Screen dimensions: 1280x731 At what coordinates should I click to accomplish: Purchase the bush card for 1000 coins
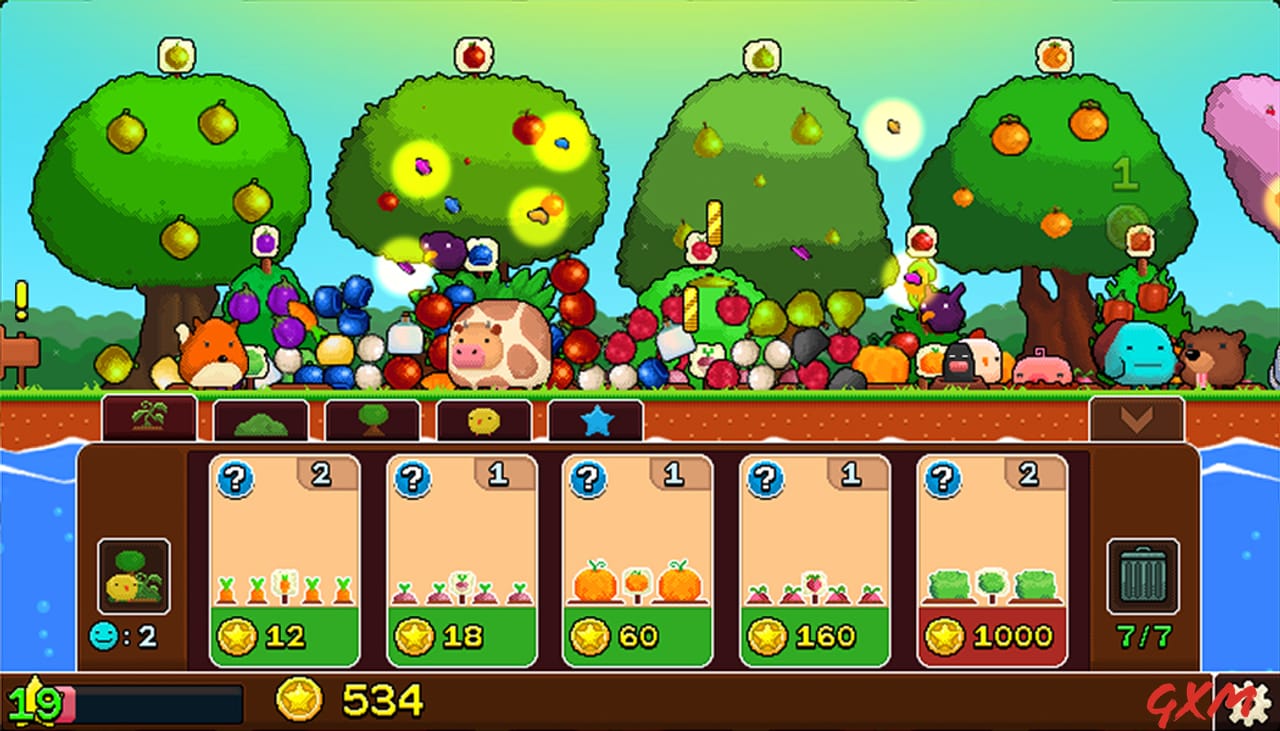tap(990, 635)
